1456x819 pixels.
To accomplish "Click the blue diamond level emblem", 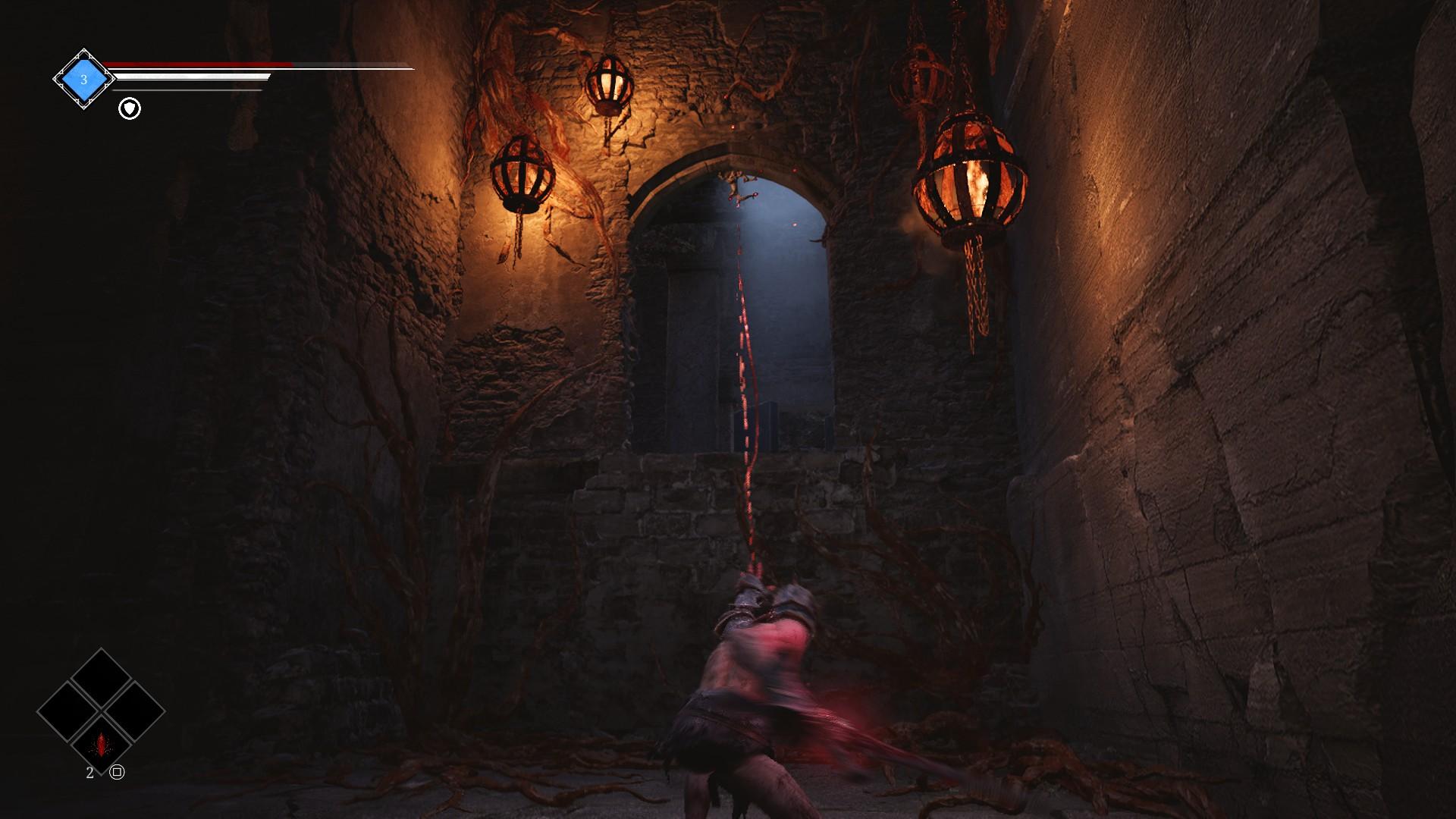I will [83, 79].
